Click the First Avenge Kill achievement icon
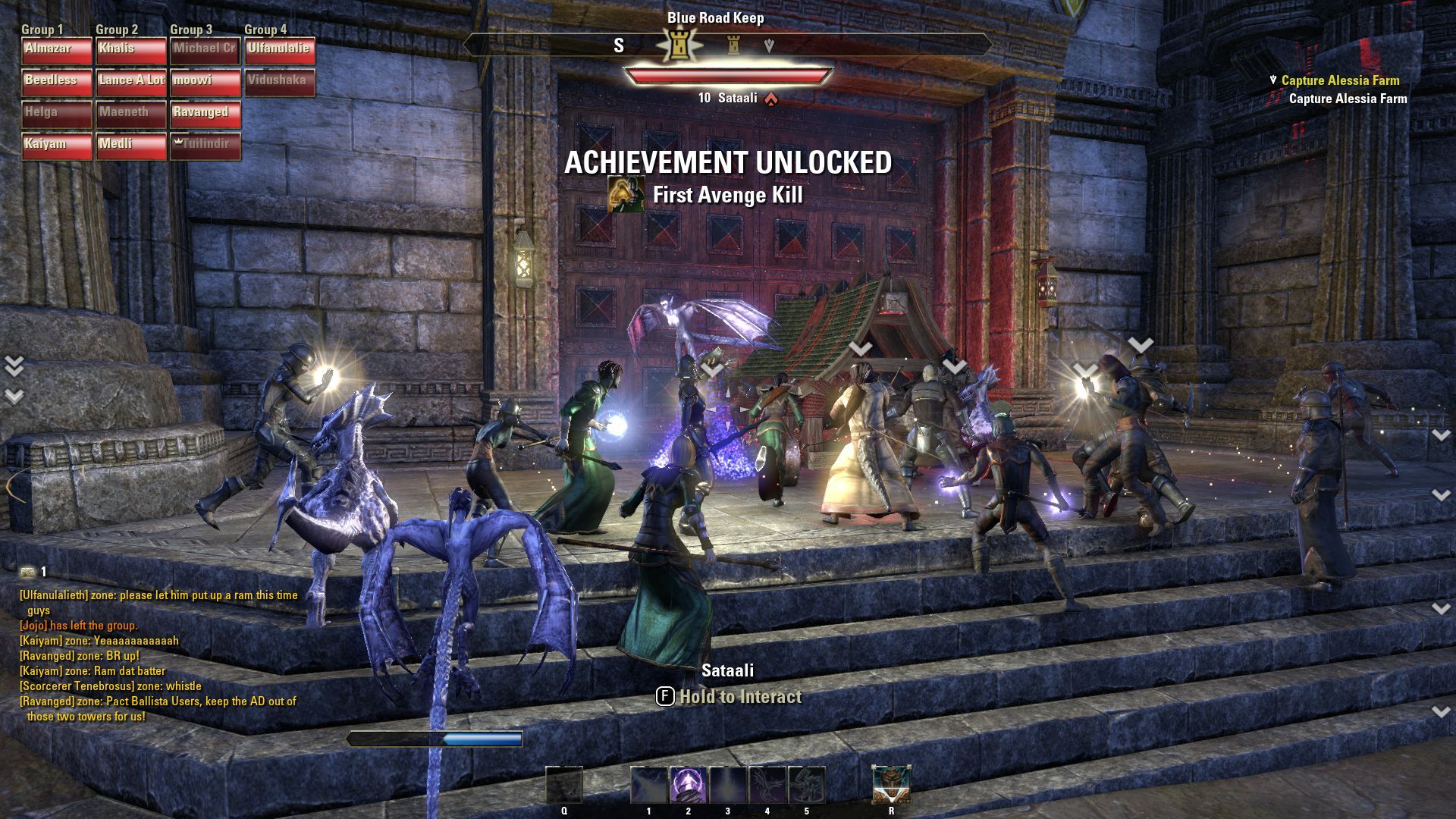Screen dimensions: 1456x819 pyautogui.click(x=627, y=195)
